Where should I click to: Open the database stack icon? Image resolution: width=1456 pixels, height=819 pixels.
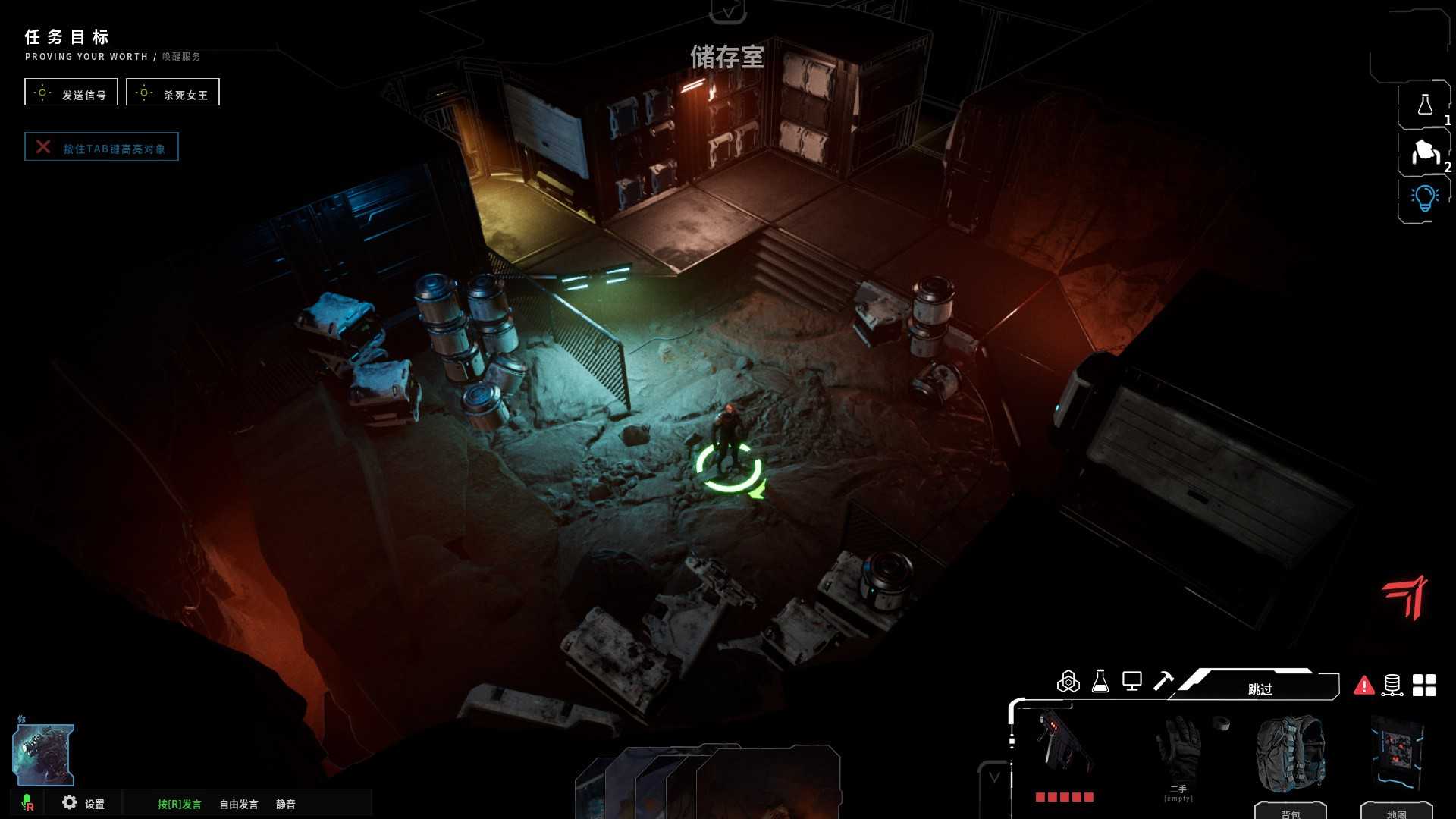coord(1392,686)
